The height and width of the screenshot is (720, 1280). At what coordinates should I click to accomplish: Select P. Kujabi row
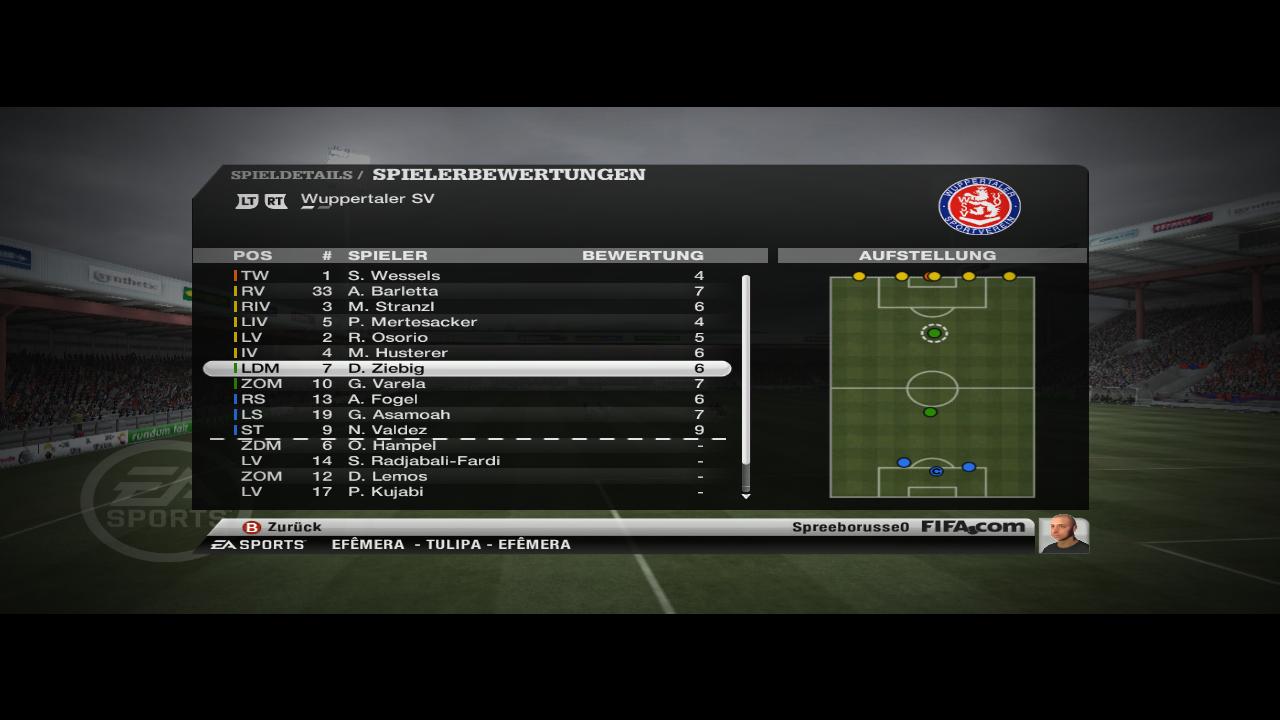468,492
